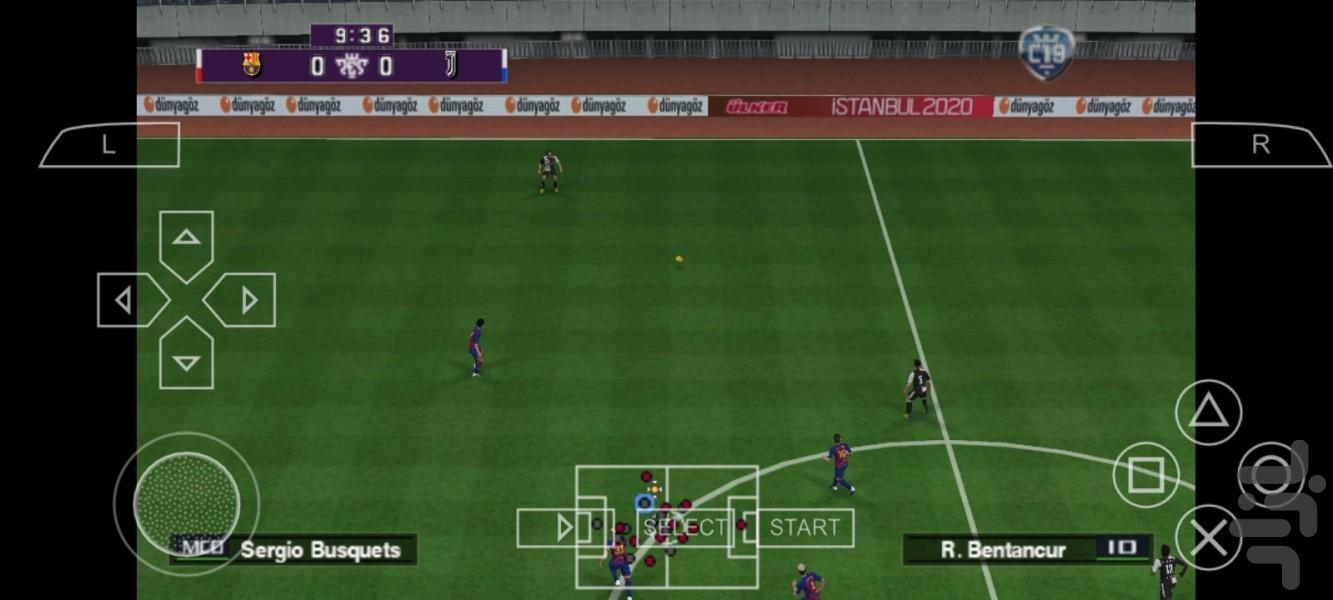Tap the D-pad right arrow

(246, 300)
